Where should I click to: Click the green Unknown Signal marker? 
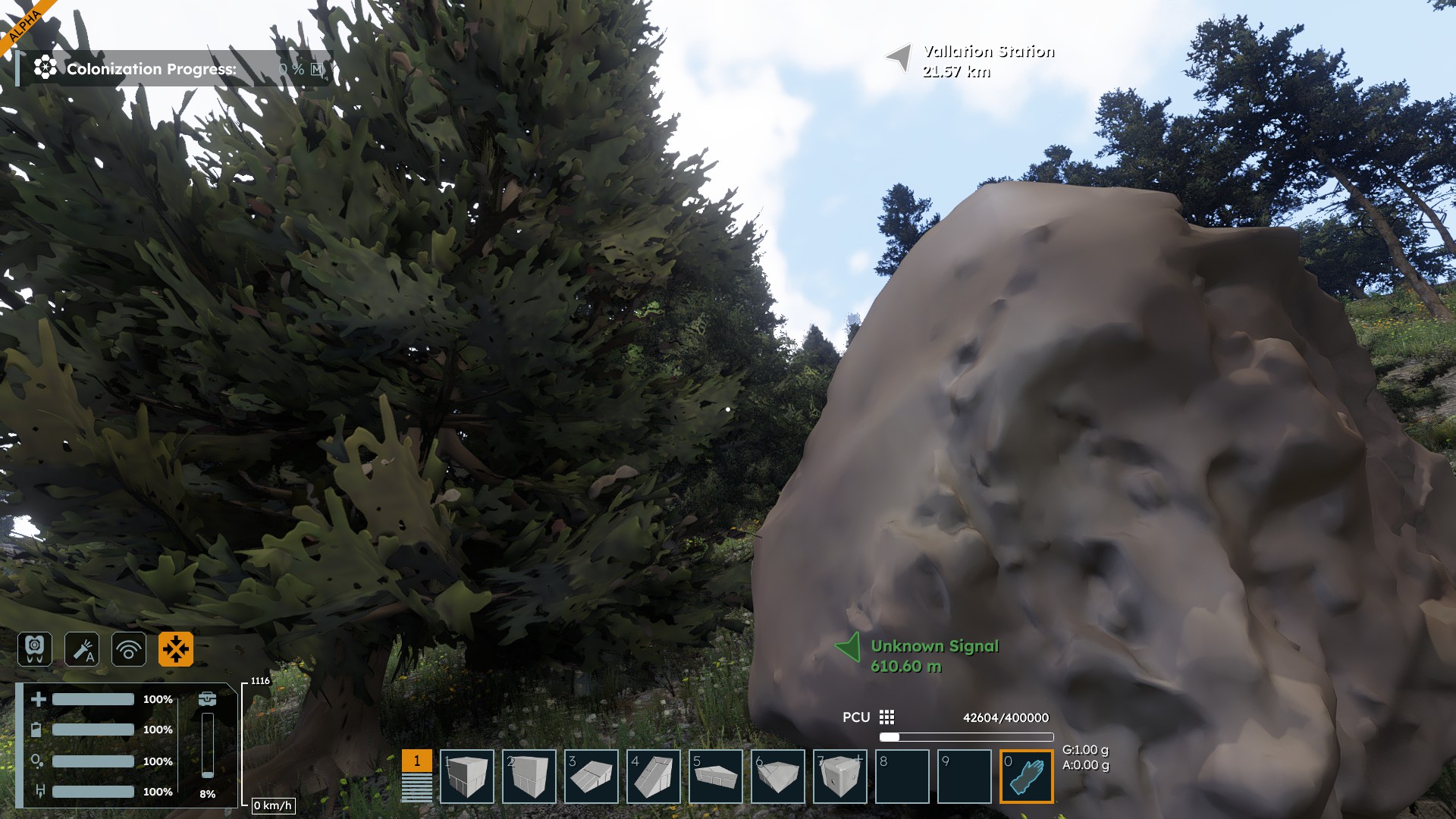(848, 648)
